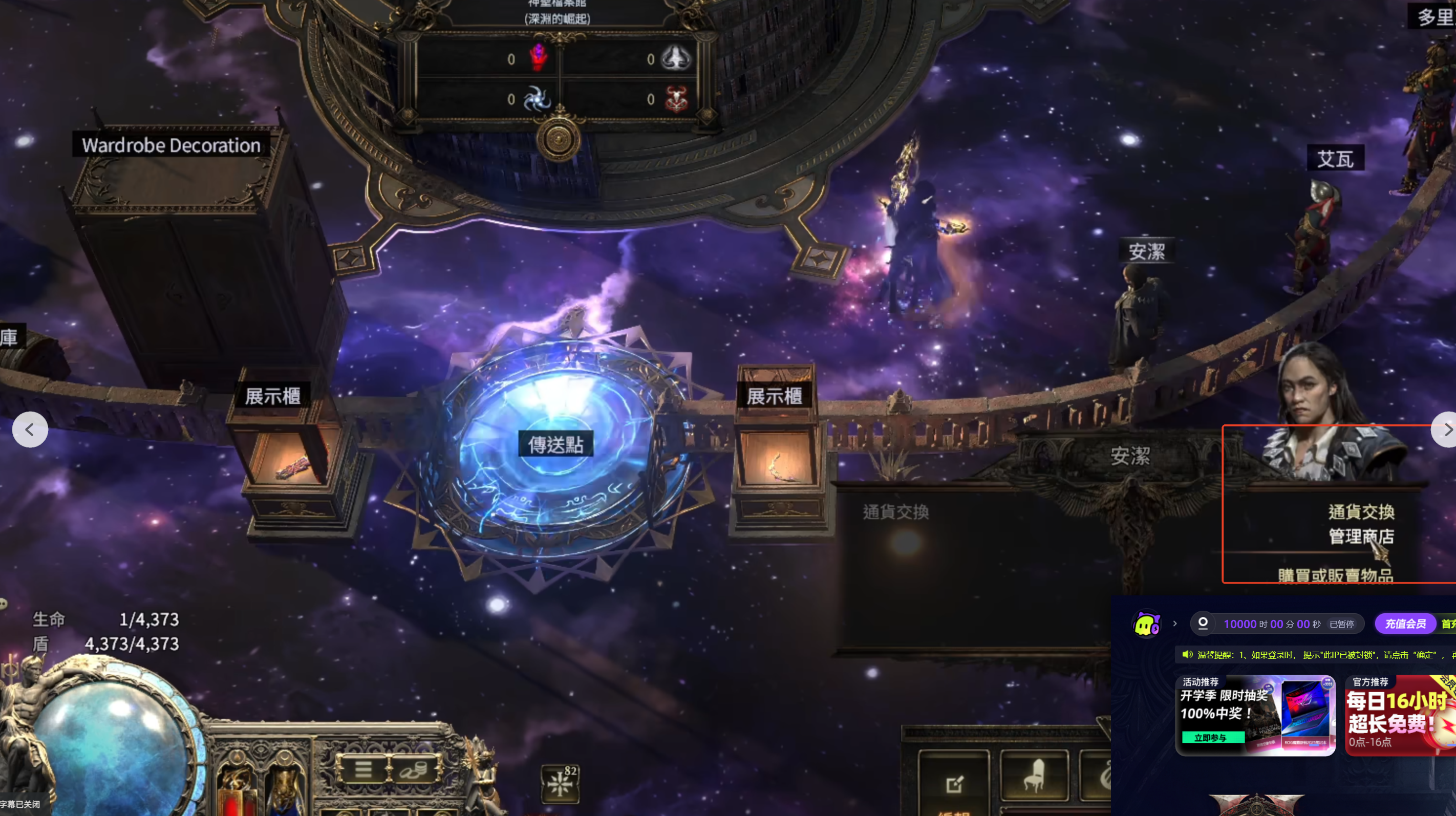
Task: Open the chair decorations button
Action: pos(1034,777)
